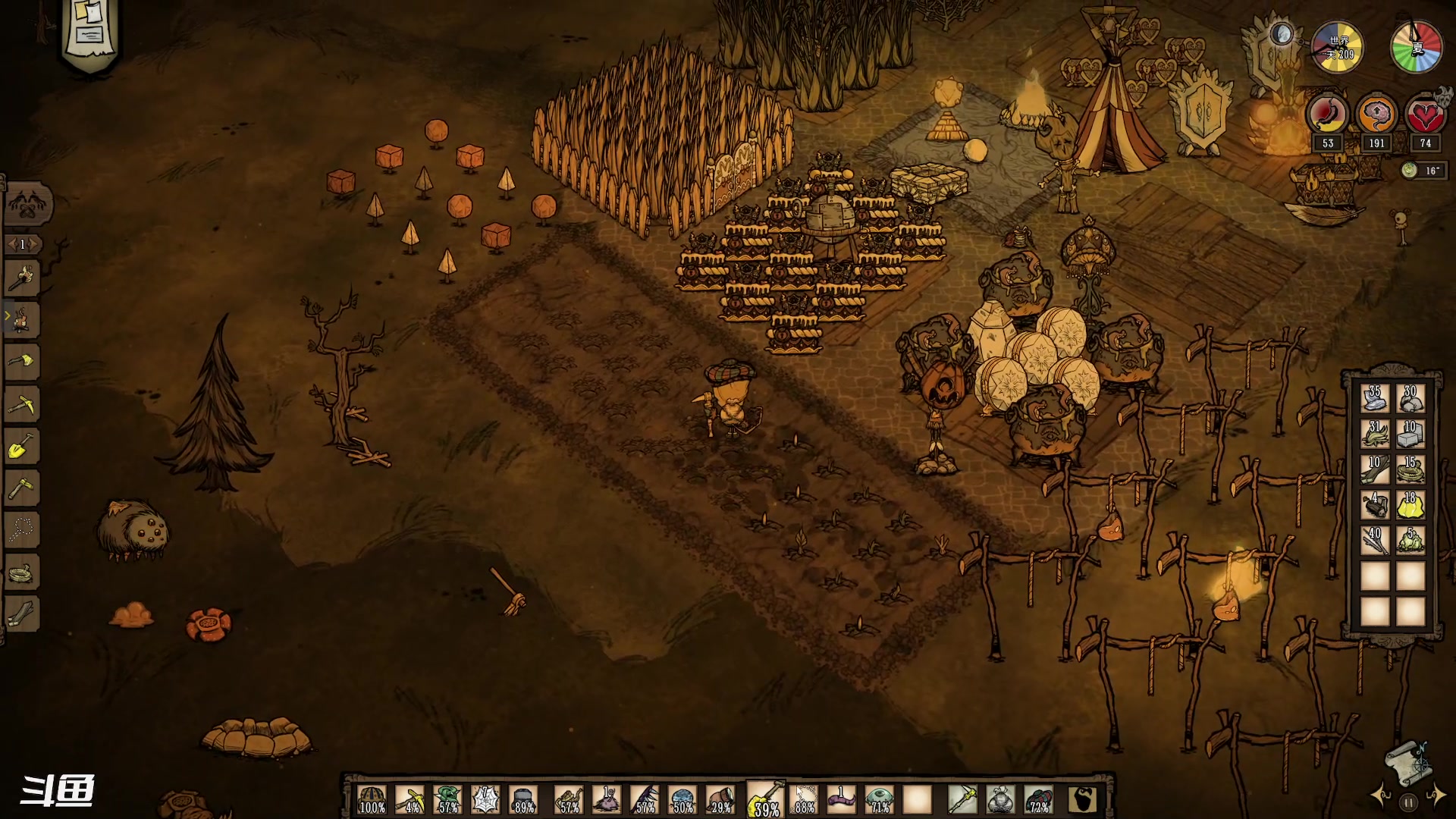Pick the bug net at 88%
The image size is (1456, 819).
click(x=804, y=799)
